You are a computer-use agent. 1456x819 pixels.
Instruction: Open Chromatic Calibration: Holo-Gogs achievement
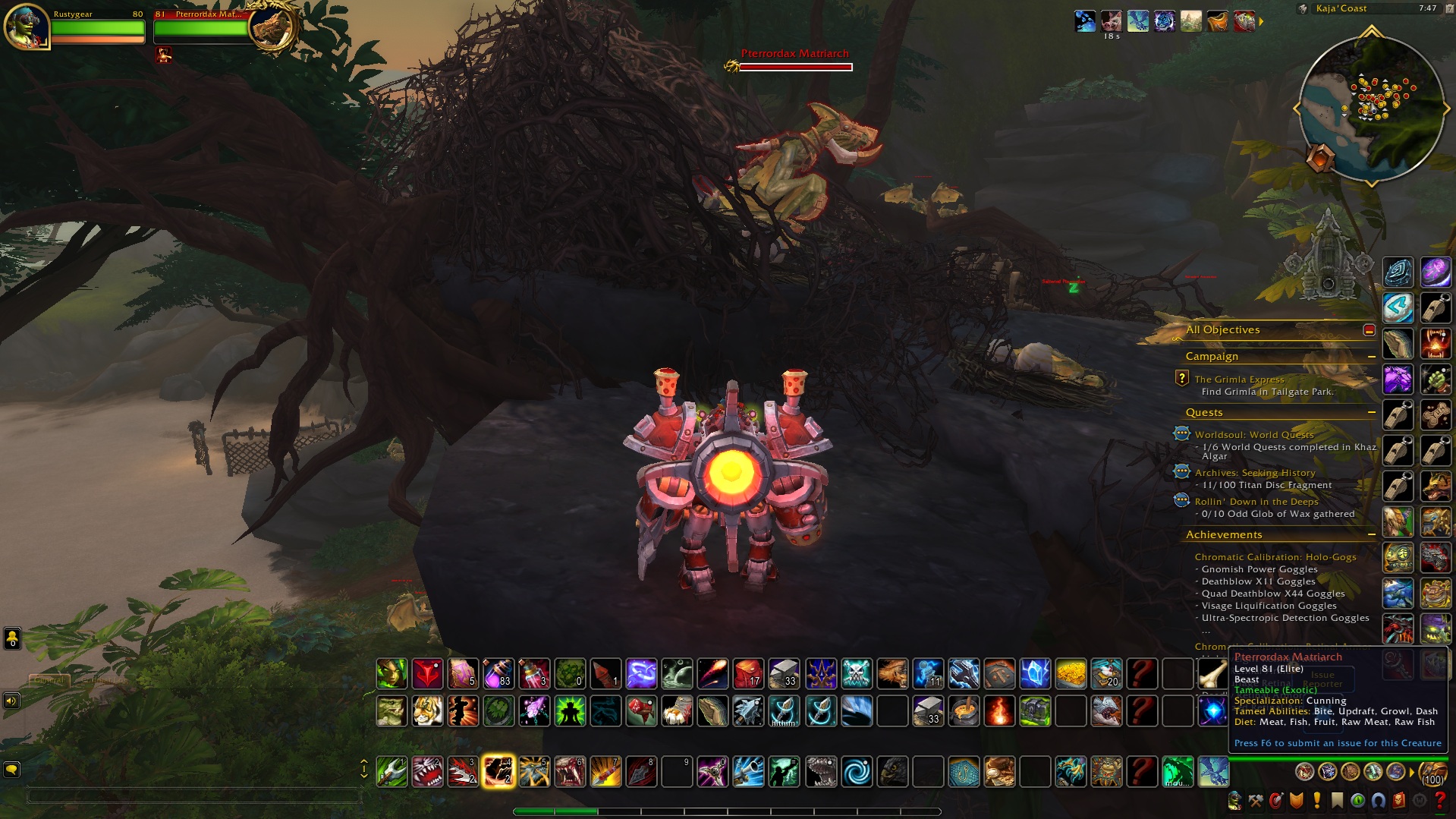pyautogui.click(x=1275, y=557)
